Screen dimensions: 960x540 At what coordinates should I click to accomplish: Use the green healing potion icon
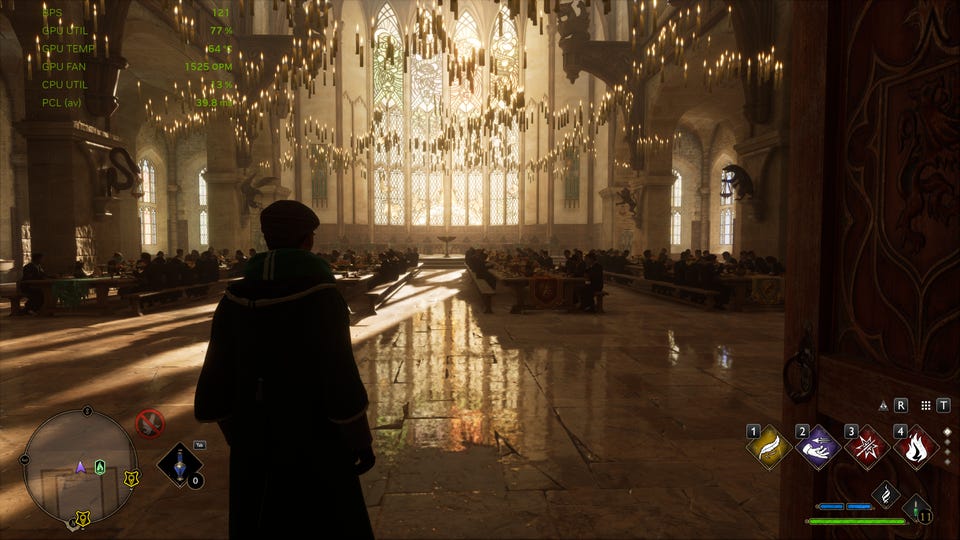[x=916, y=508]
